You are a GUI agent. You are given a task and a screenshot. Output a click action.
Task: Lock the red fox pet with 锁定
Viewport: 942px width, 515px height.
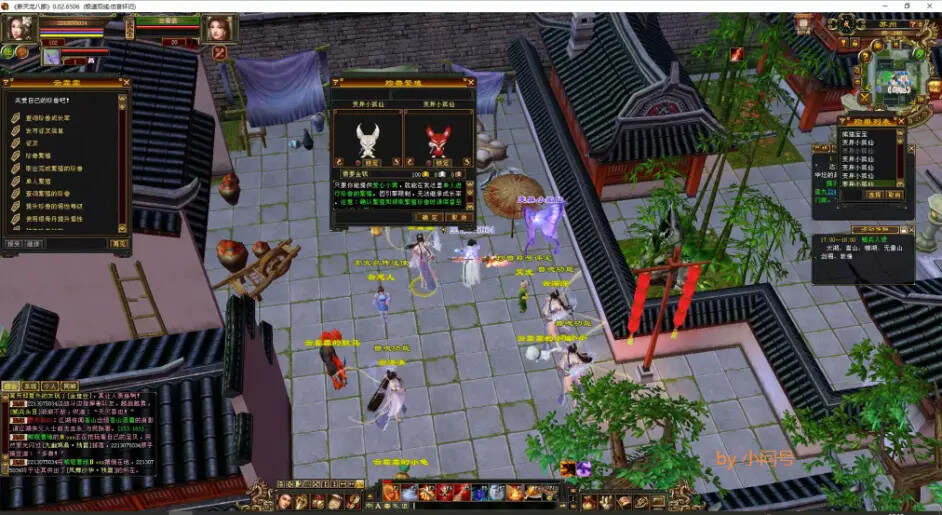[440, 162]
